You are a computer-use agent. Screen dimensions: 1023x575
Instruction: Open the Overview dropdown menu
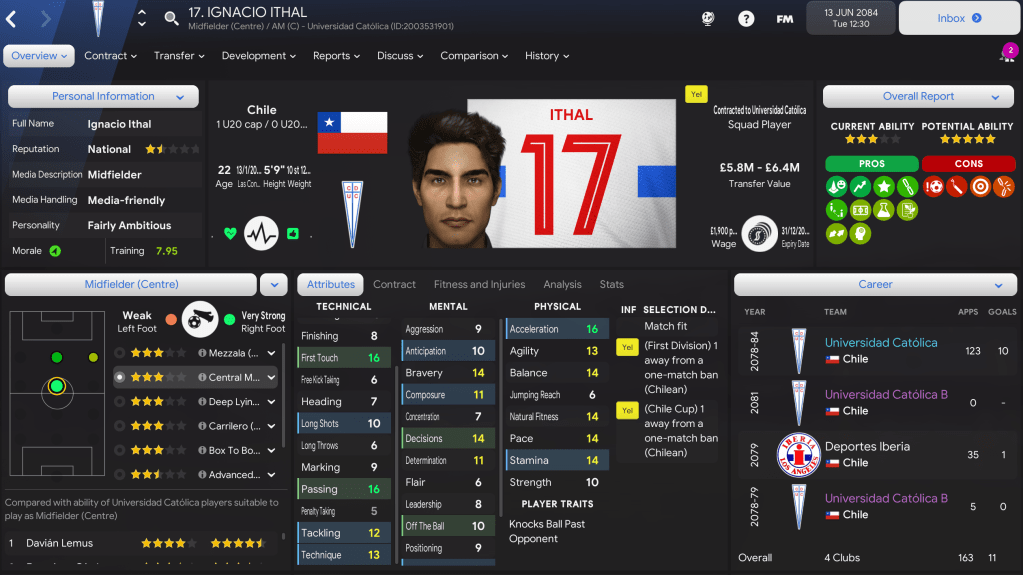pos(40,56)
